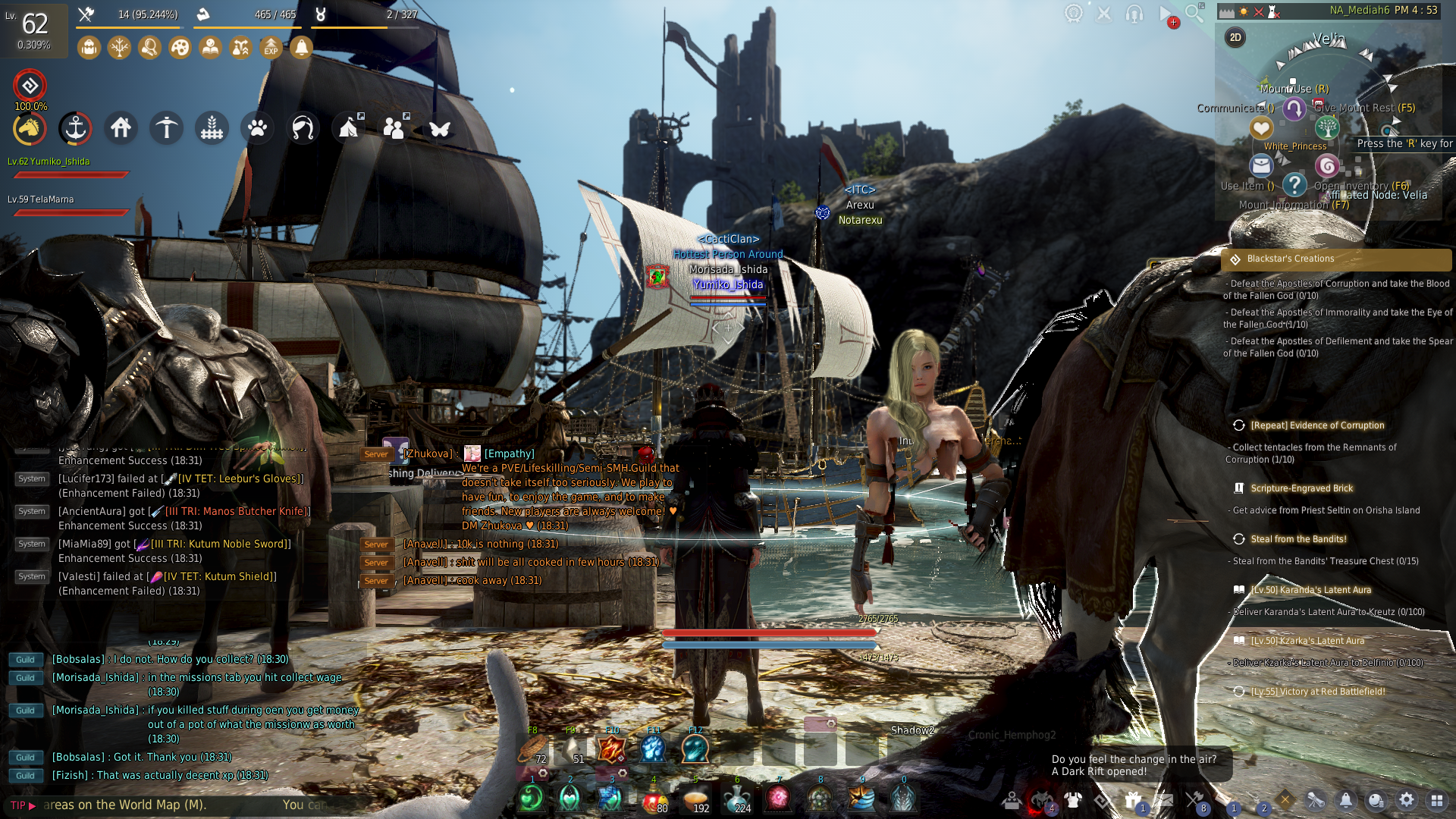This screenshot has height=819, width=1456.
Task: Click the magnifying glass search icon
Action: 1194,13
